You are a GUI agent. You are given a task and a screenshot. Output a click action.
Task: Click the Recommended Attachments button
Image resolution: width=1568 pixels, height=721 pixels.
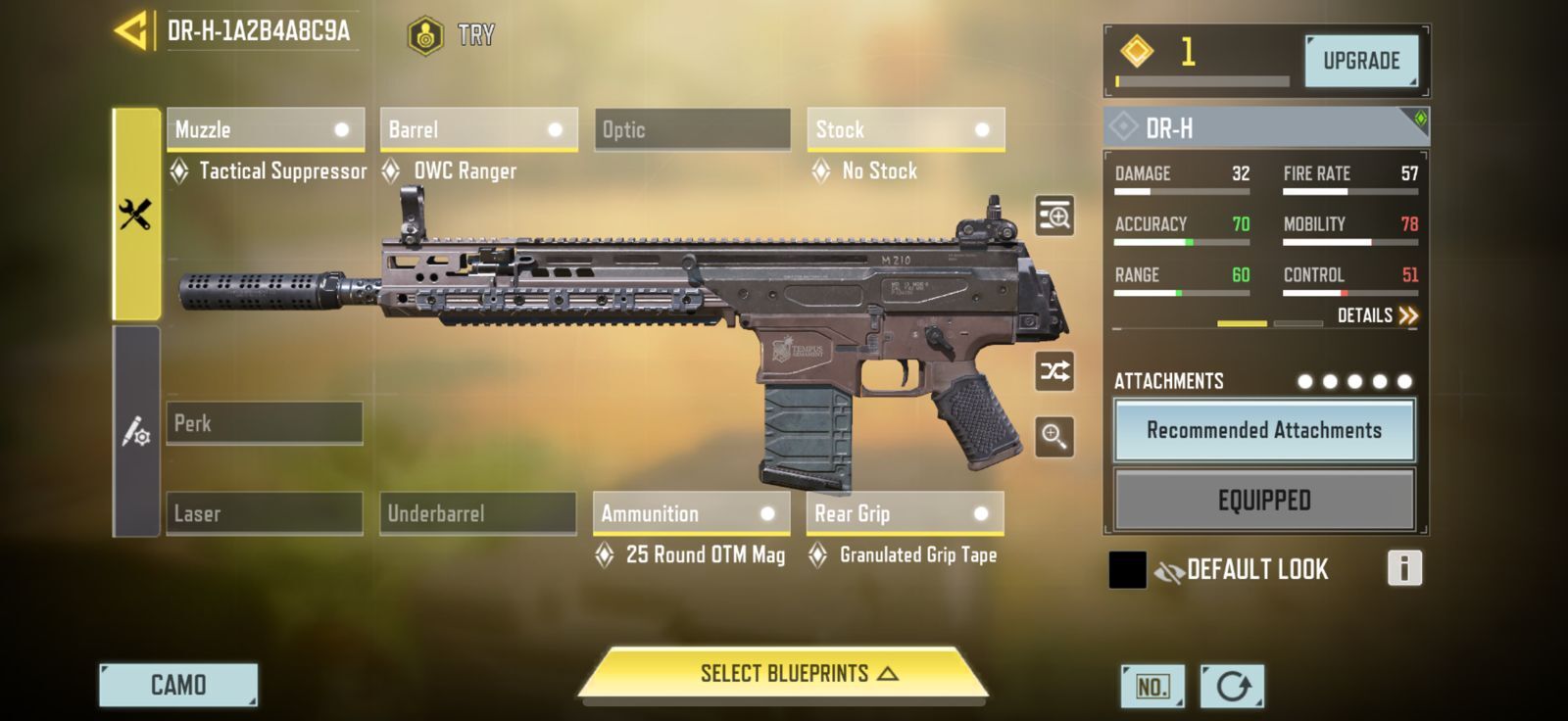click(1263, 430)
